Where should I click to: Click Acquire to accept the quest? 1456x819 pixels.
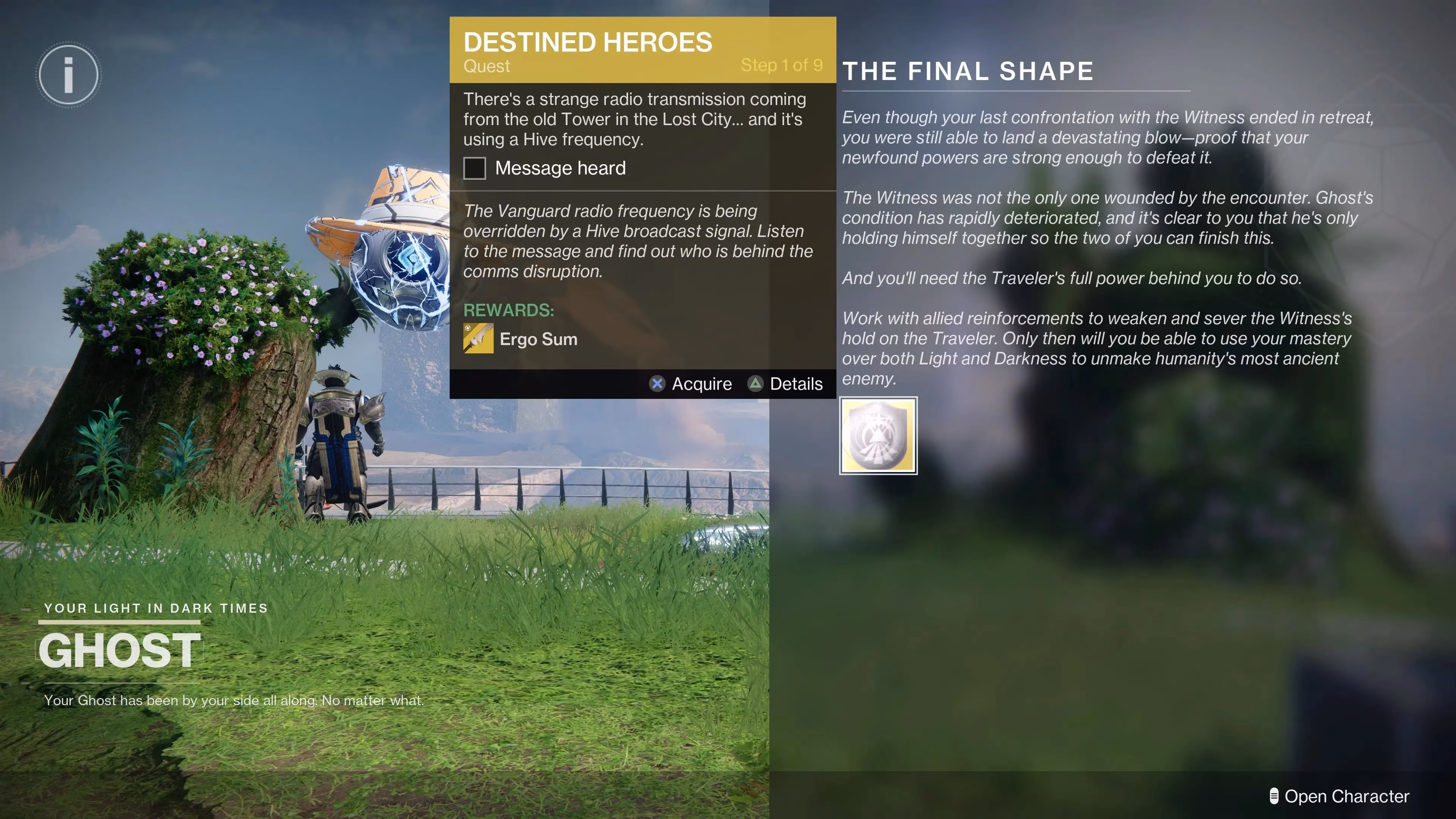[x=690, y=384]
